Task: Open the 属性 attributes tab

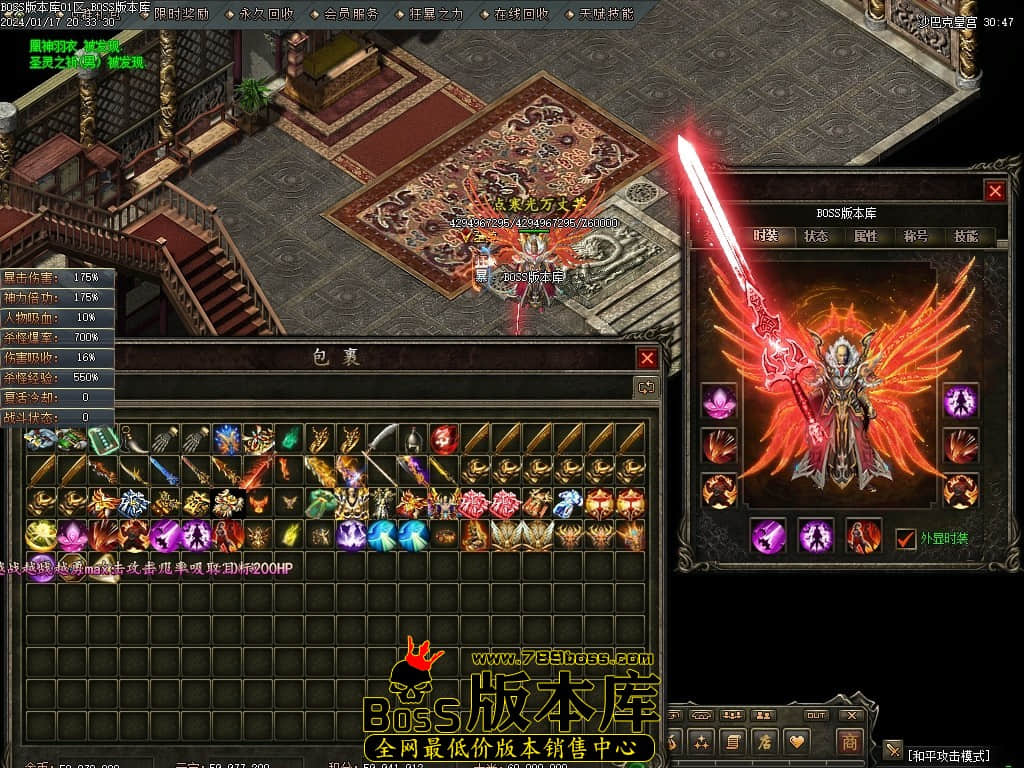Action: (x=866, y=237)
